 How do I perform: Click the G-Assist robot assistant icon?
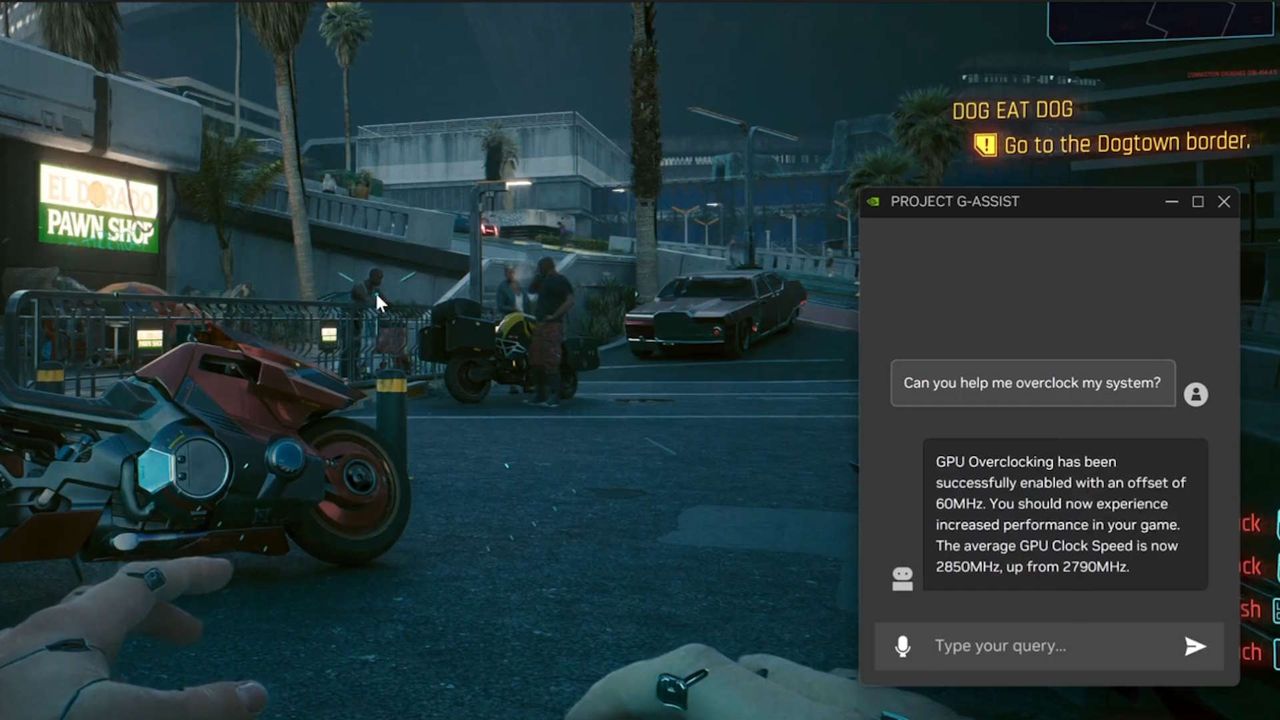[x=902, y=579]
